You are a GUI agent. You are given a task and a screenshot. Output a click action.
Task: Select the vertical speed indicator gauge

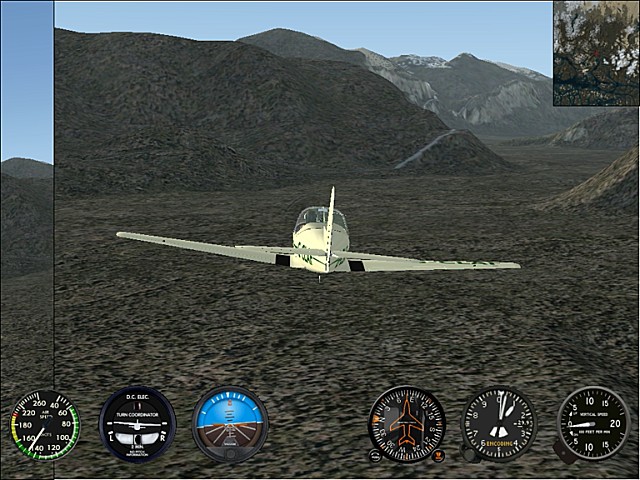point(593,423)
